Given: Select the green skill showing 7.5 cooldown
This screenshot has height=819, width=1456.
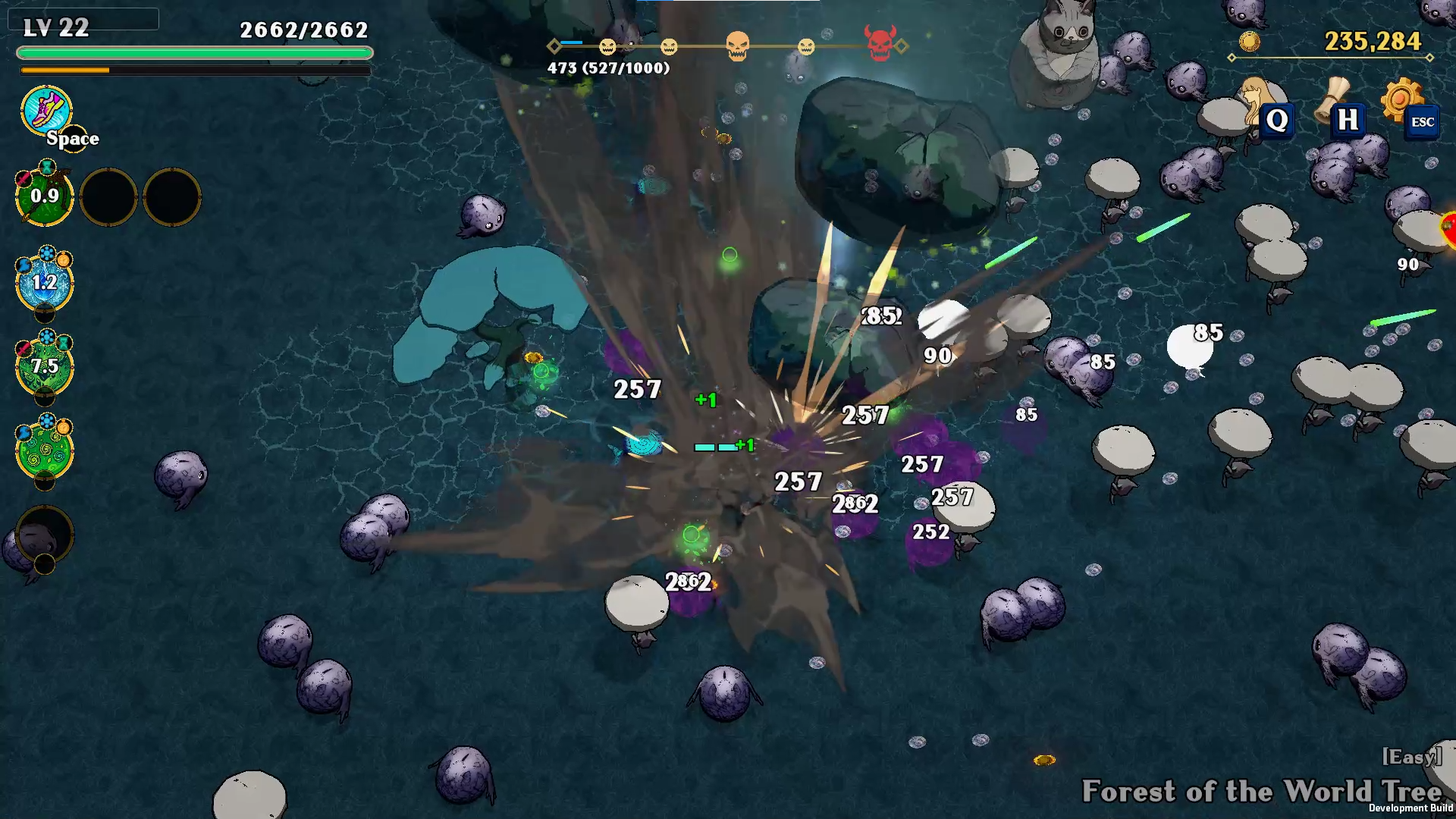Looking at the screenshot, I should 45,367.
